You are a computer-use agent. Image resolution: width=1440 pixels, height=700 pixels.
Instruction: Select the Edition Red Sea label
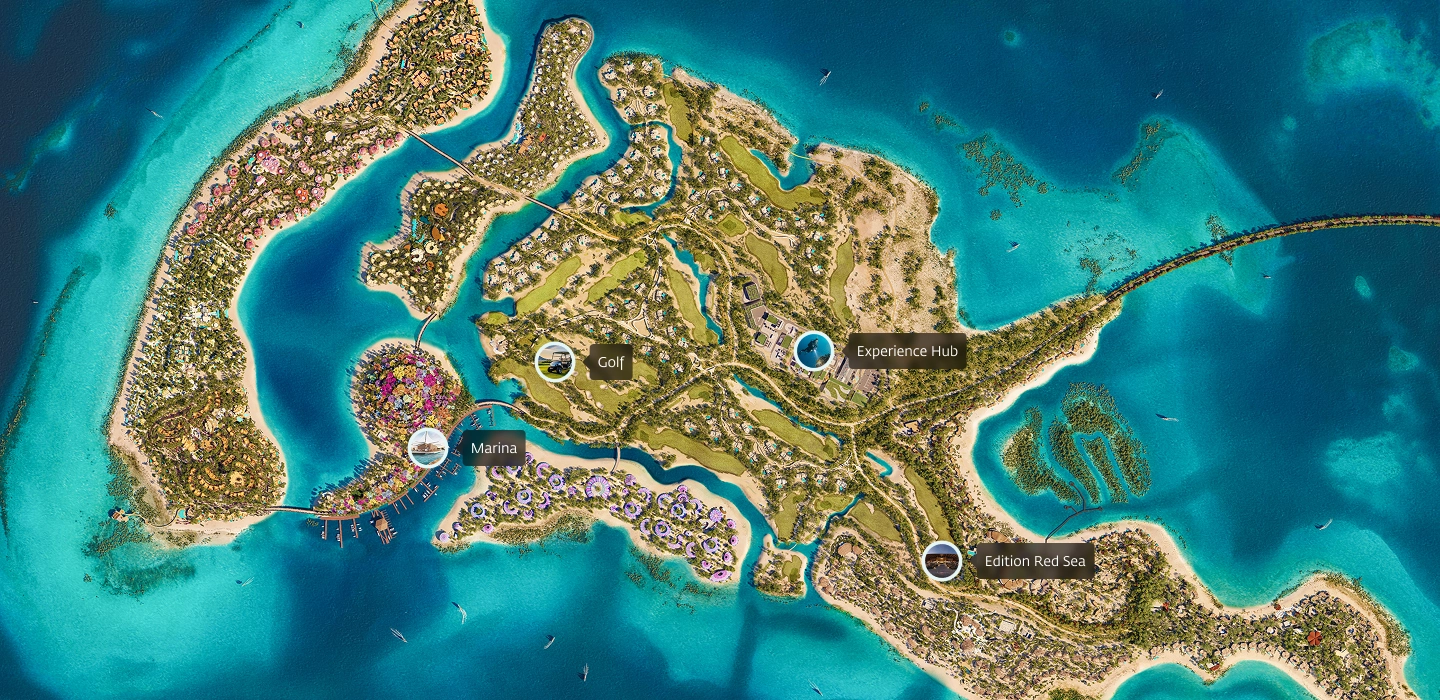(x=1034, y=561)
